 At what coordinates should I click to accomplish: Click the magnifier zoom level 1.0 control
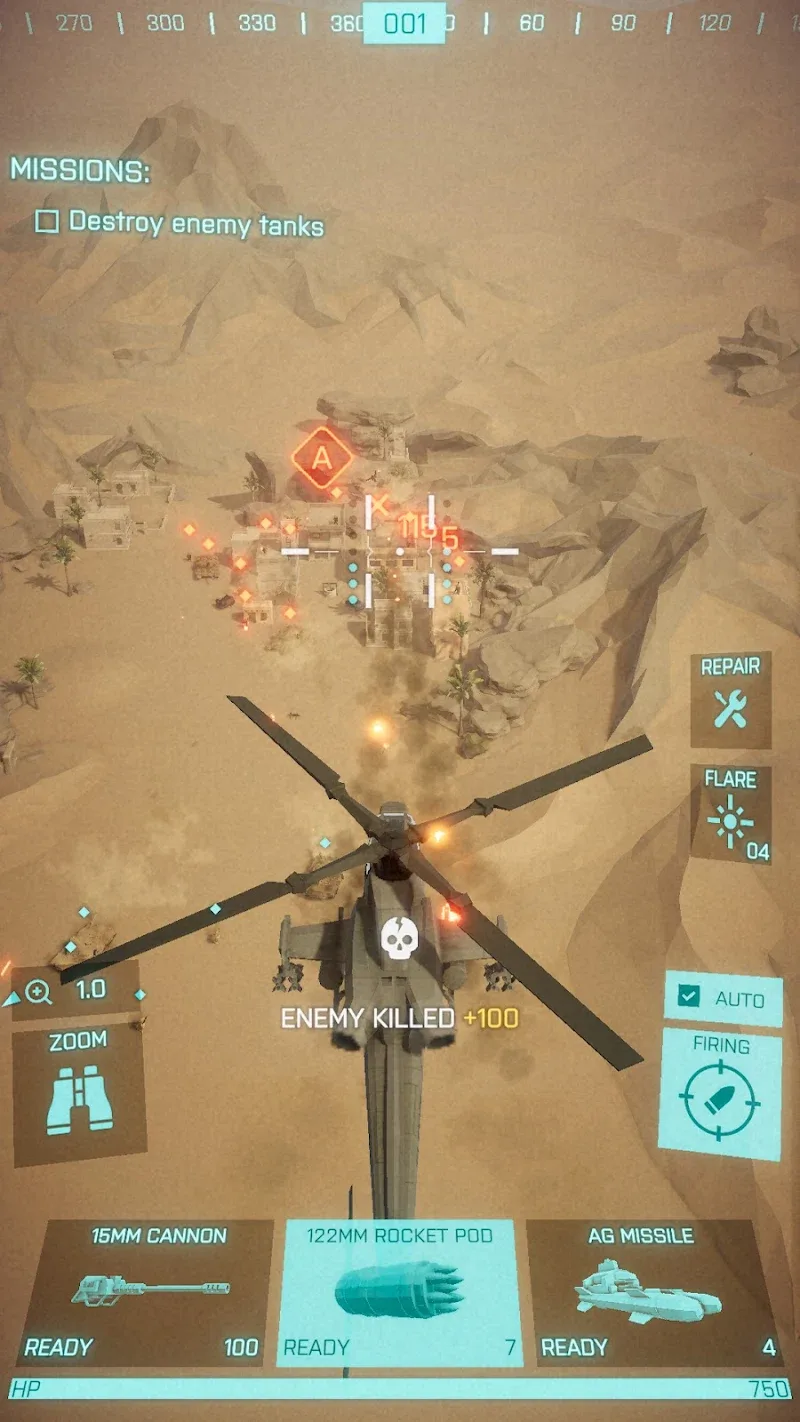[x=73, y=990]
